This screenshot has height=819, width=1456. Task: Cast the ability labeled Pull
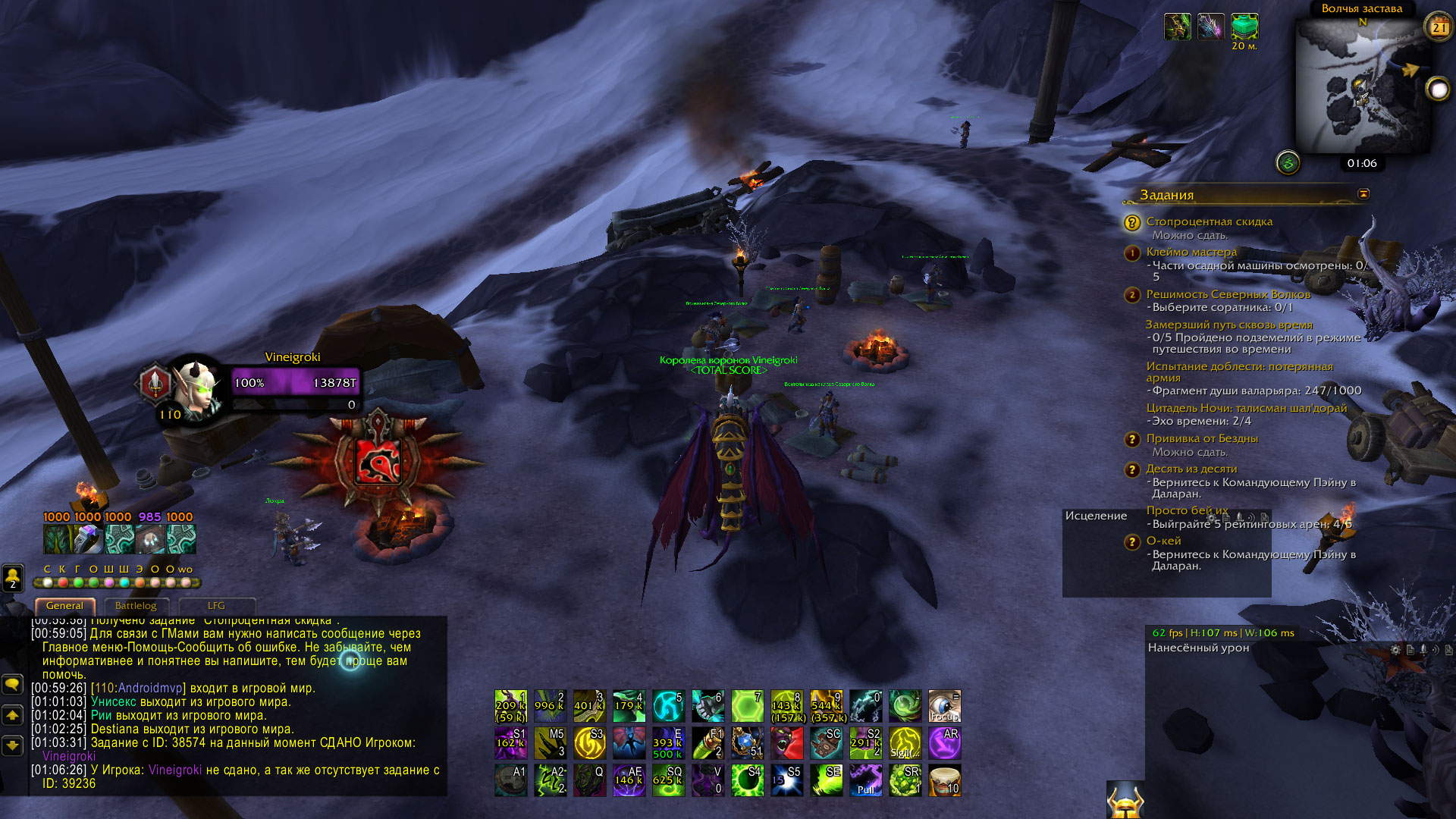tap(865, 780)
